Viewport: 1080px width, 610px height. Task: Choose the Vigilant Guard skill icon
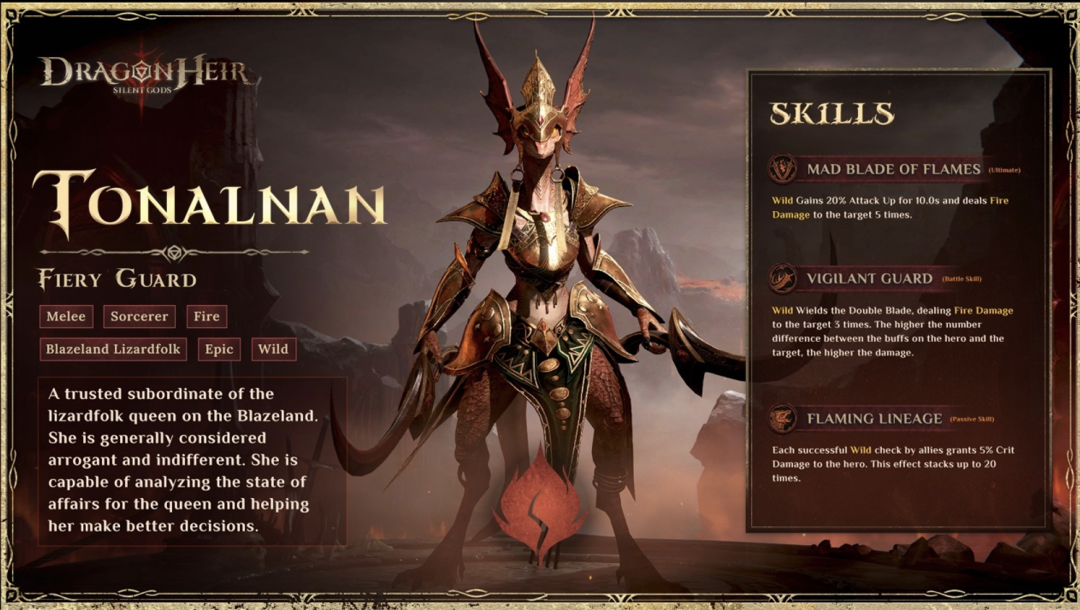(783, 278)
